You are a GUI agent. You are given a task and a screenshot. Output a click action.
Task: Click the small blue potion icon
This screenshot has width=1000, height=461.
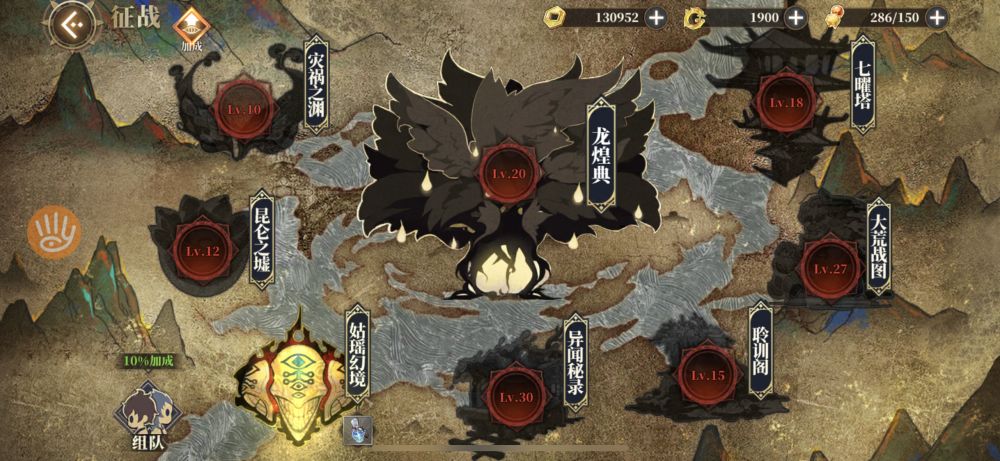[357, 430]
